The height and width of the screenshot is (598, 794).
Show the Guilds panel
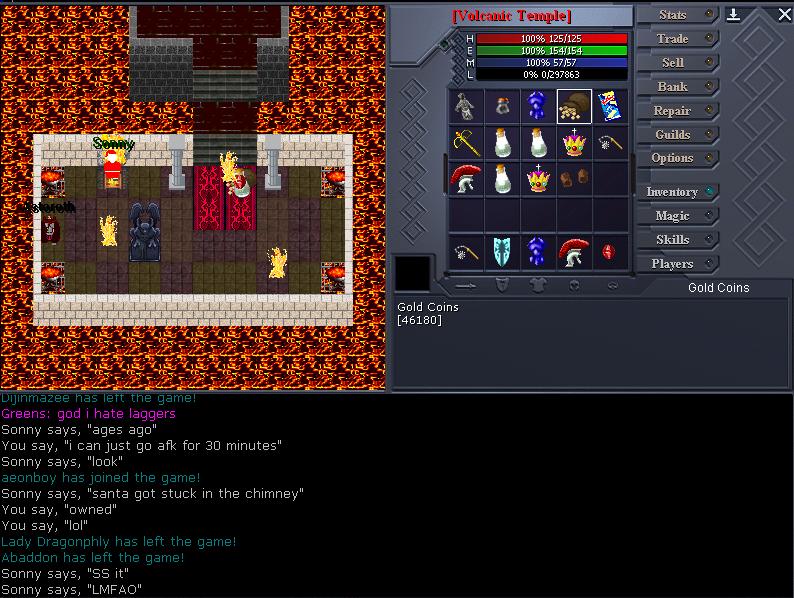(673, 135)
